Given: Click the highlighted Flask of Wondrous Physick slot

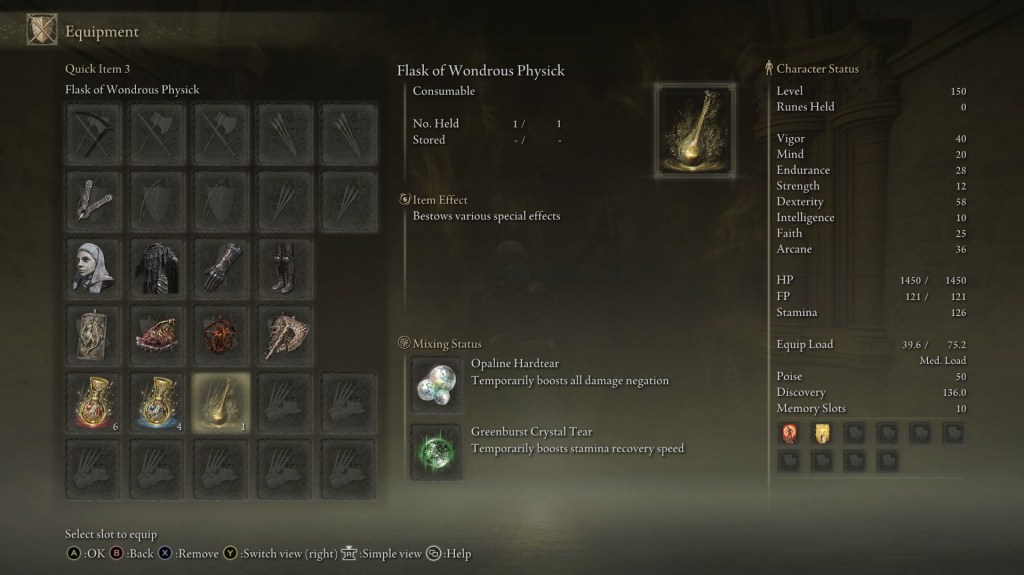Looking at the screenshot, I should (x=220, y=401).
